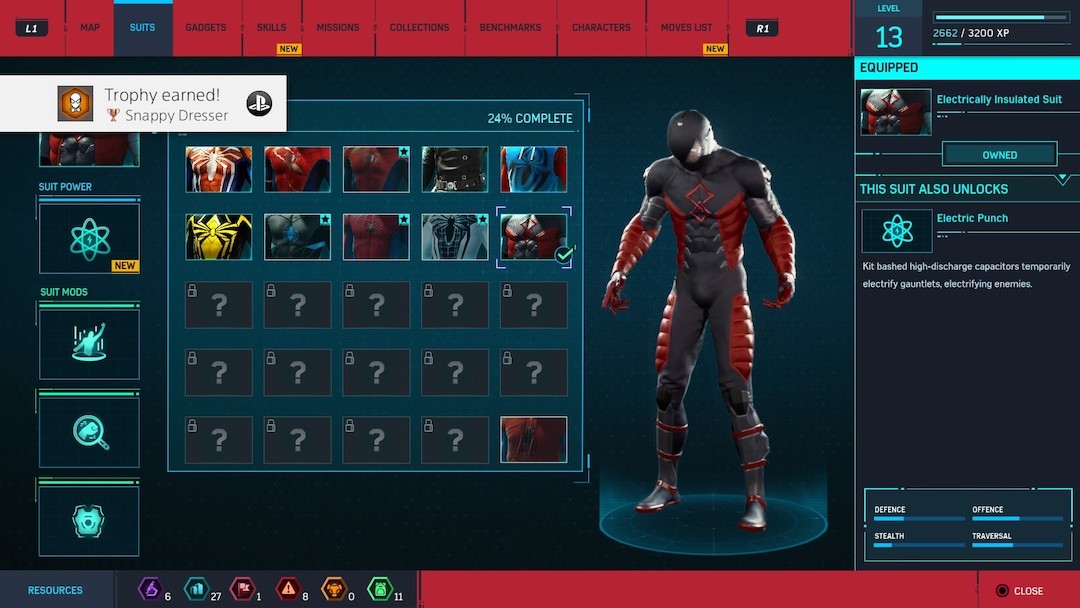The height and width of the screenshot is (608, 1080).
Task: Switch to the Map tab
Action: (89, 27)
